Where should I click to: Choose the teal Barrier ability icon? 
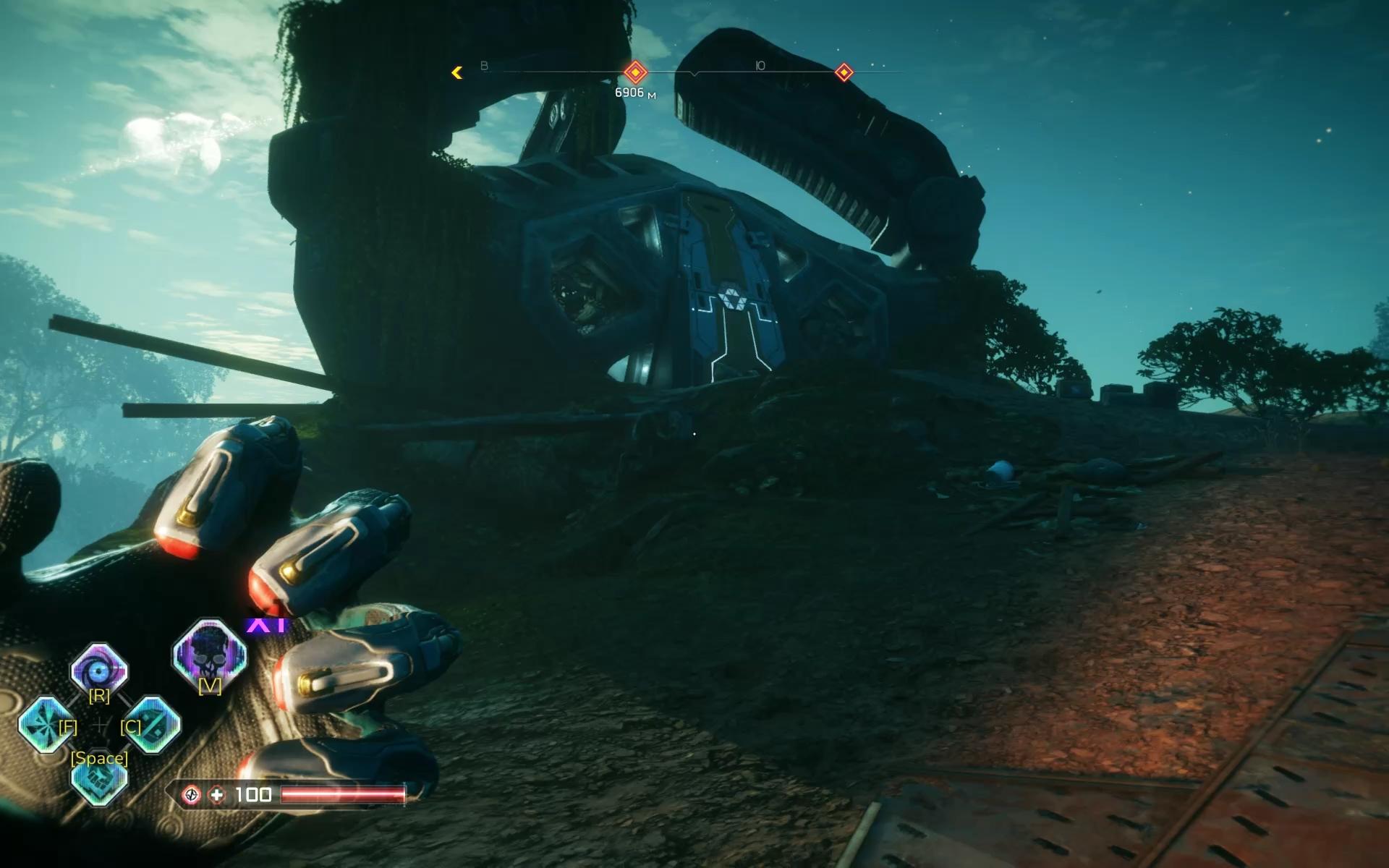(153, 724)
